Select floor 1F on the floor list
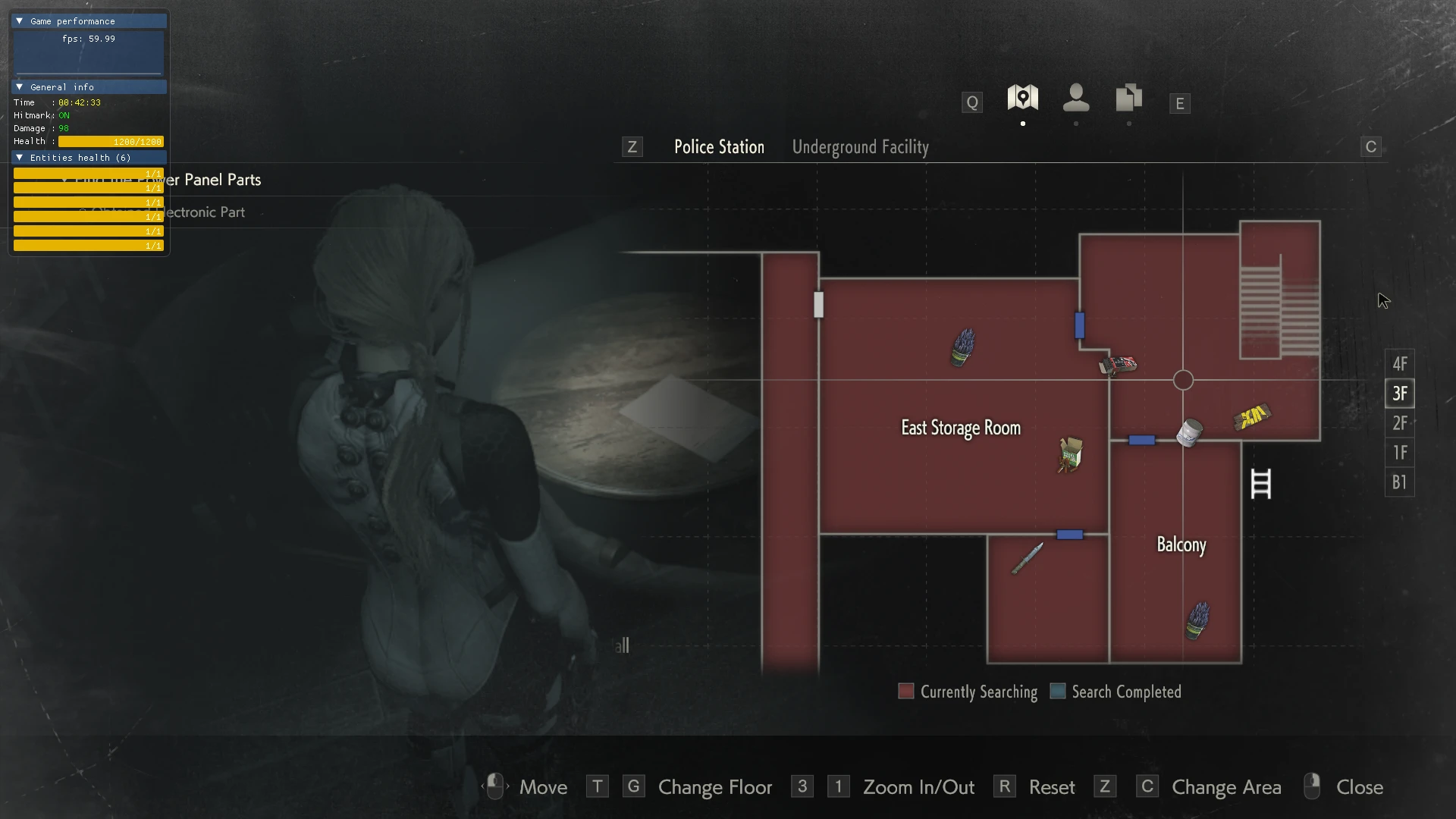This screenshot has height=819, width=1456. click(1399, 453)
